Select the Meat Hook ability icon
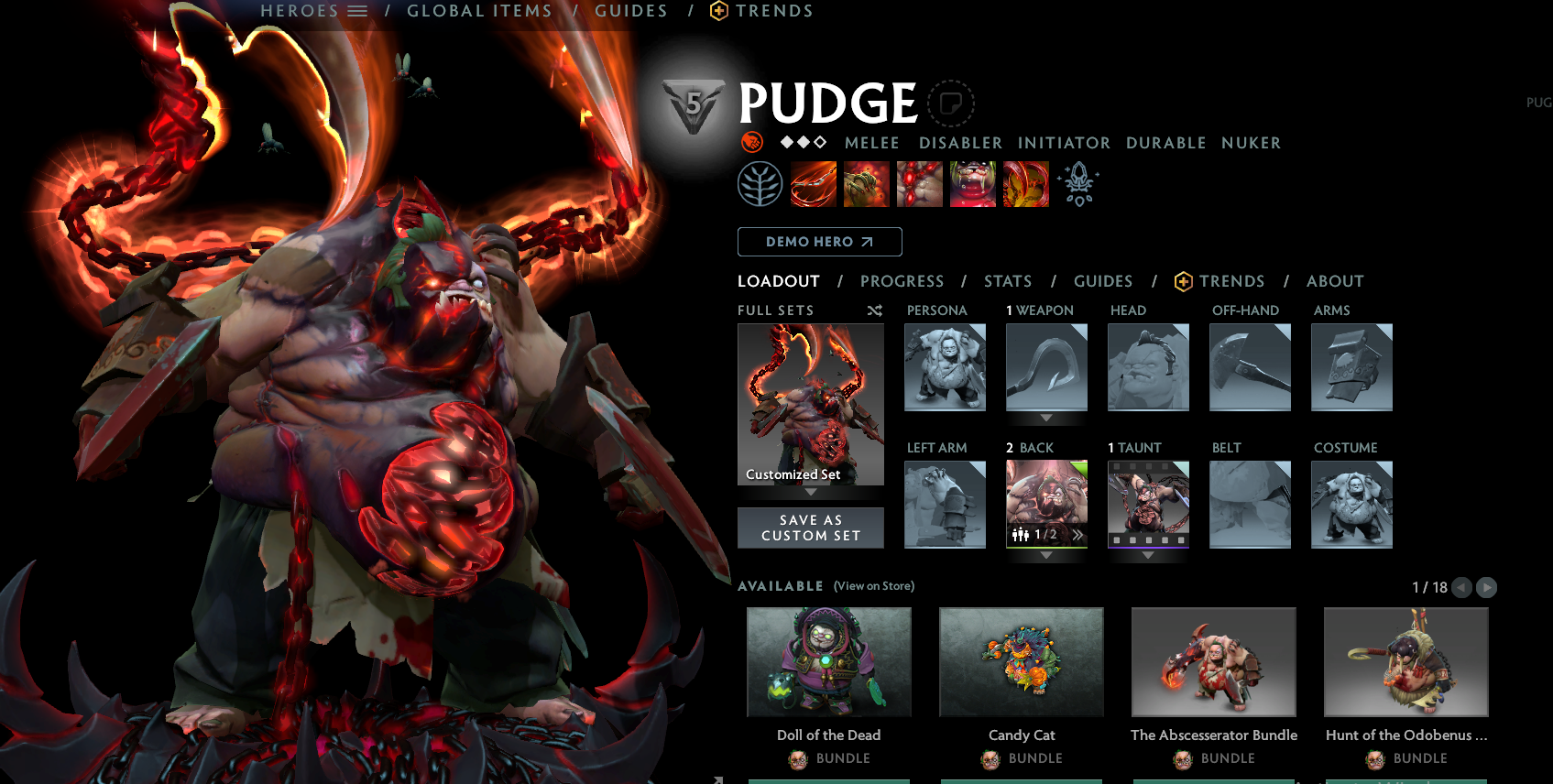The image size is (1553, 784). 814,183
